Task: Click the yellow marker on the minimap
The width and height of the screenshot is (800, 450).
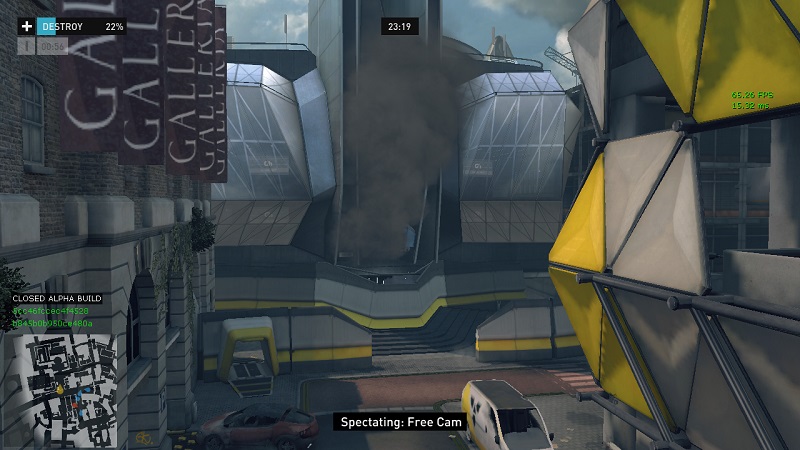Action: click(x=60, y=389)
